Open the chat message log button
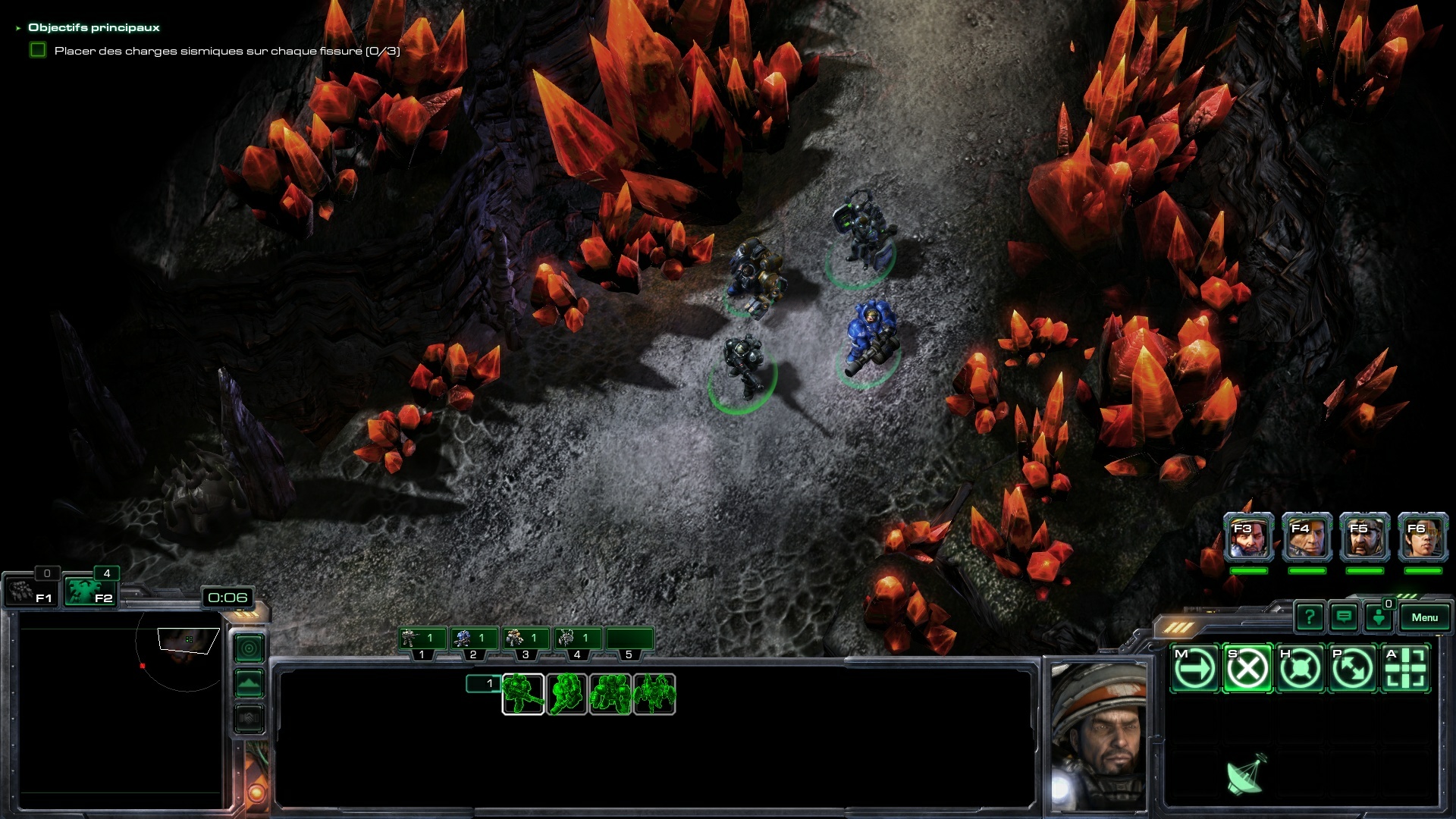1456x819 pixels. pyautogui.click(x=1344, y=617)
